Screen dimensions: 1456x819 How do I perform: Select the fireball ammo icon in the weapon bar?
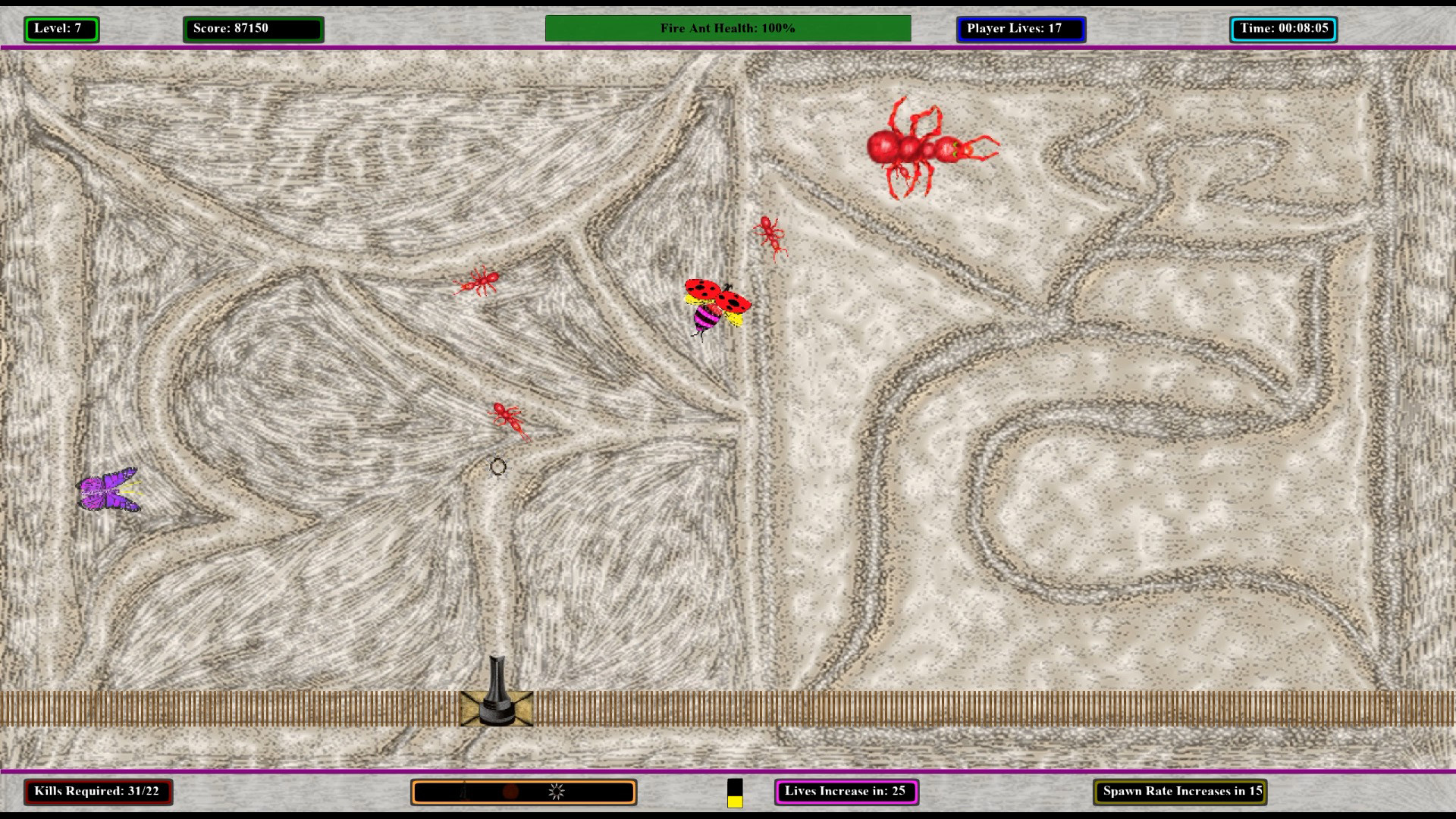510,791
